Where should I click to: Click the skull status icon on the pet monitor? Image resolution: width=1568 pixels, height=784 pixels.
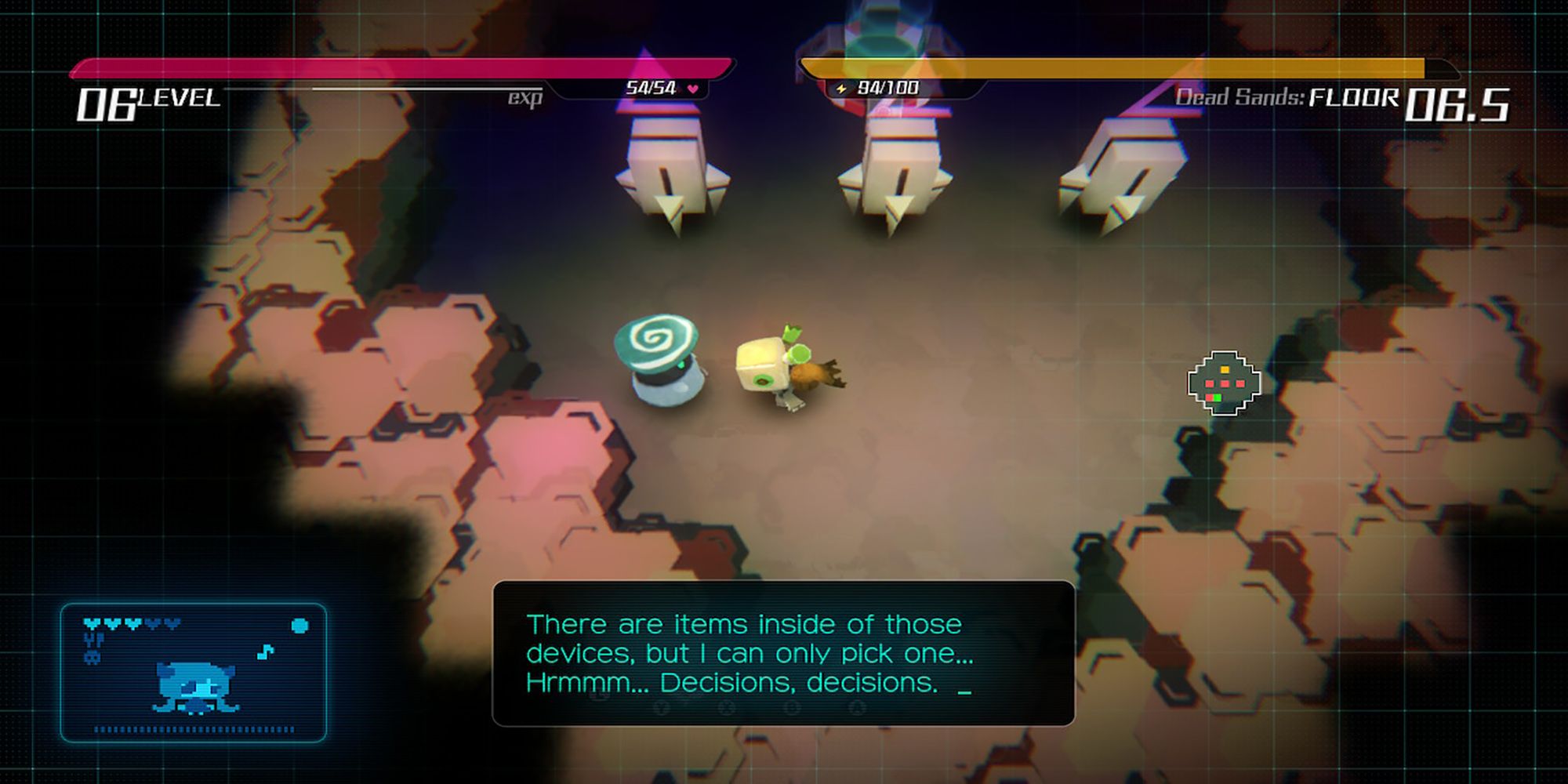point(92,657)
